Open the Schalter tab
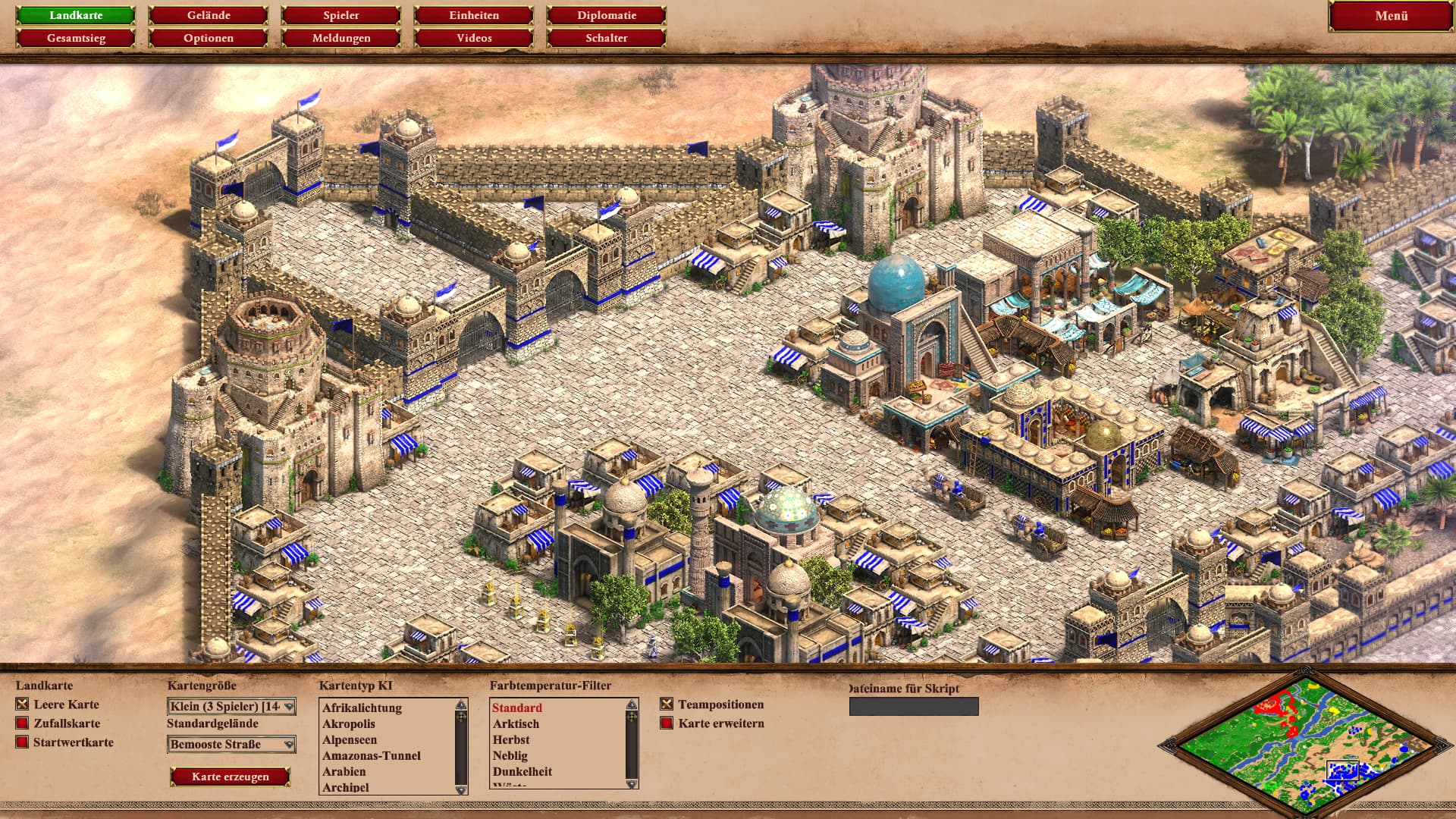 coord(607,38)
